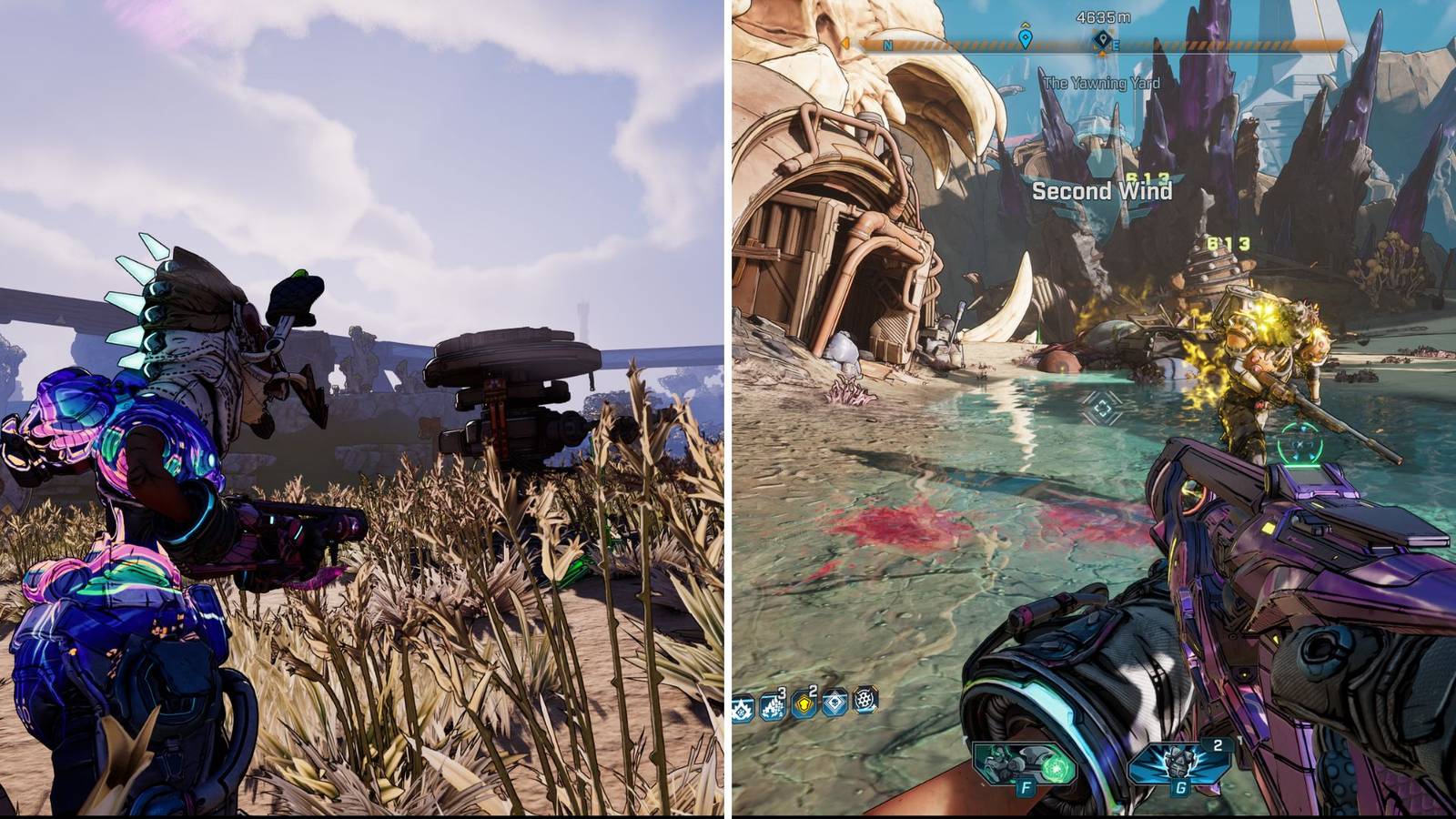Click the blue diamond buff icon
Viewport: 1456px width, 819px height.
[834, 705]
